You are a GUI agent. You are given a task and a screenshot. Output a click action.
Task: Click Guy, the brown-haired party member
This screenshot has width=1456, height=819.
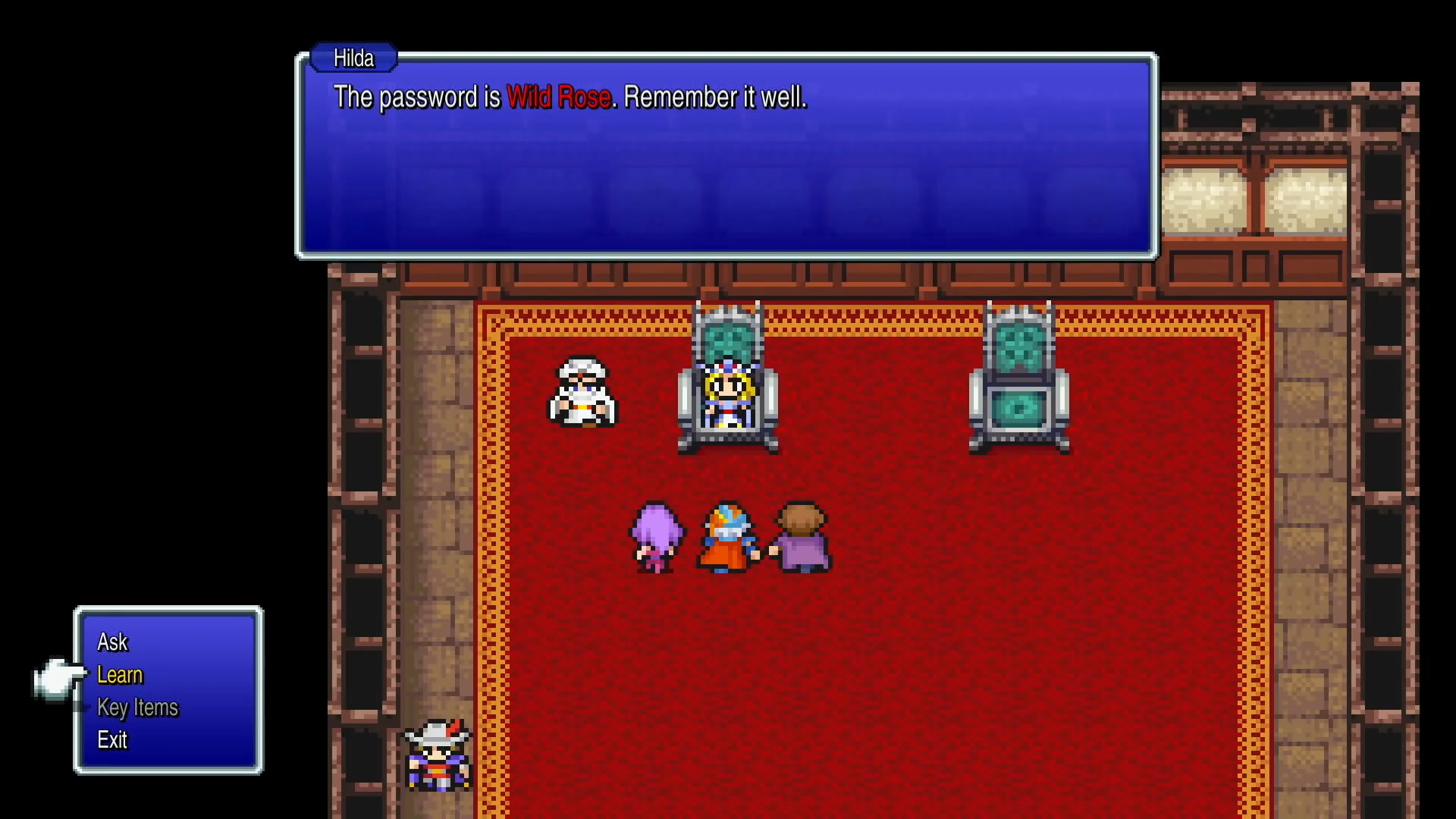pos(802,538)
